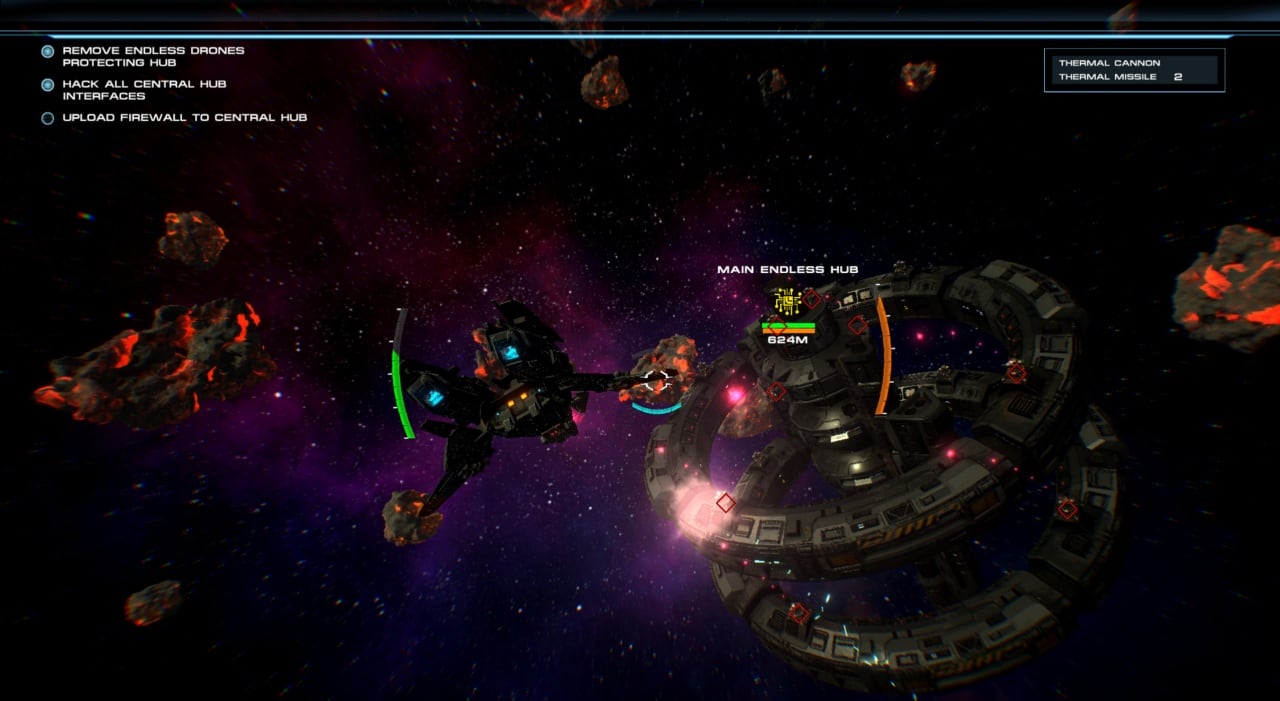This screenshot has width=1280, height=701.
Task: Target the Main Endless Hub marker icon
Action: click(x=786, y=300)
